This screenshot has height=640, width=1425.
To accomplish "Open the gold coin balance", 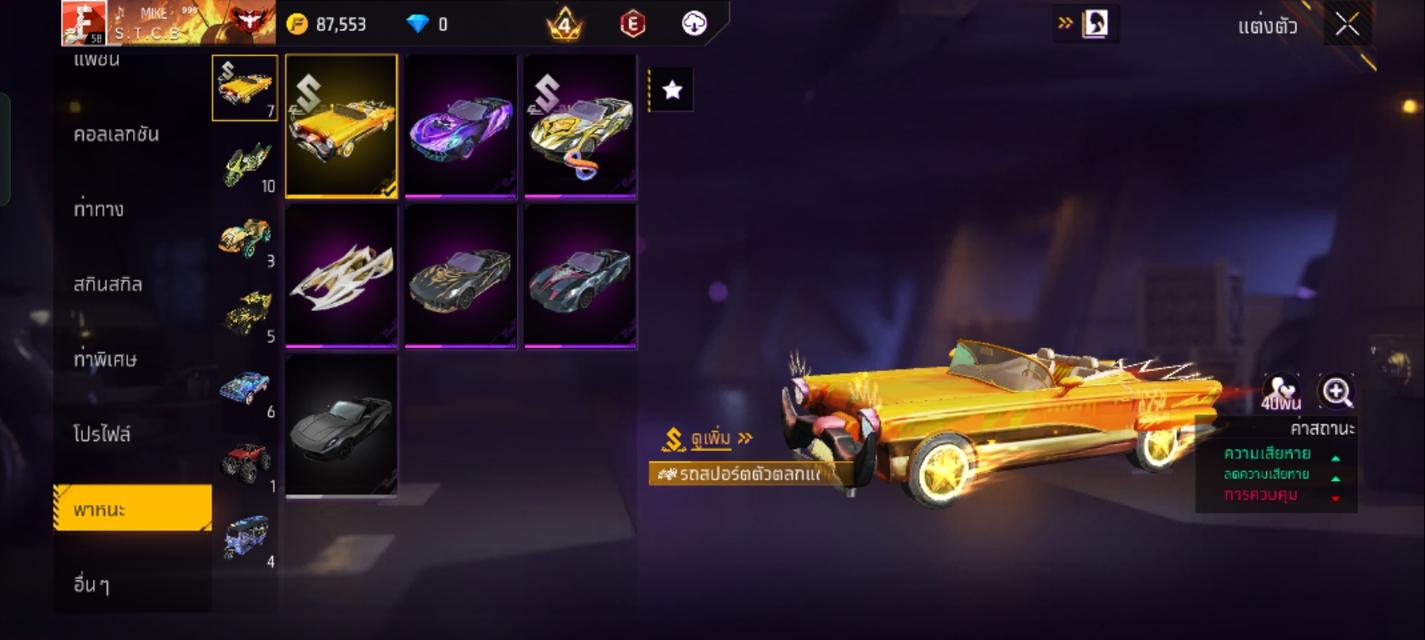I will coord(327,24).
